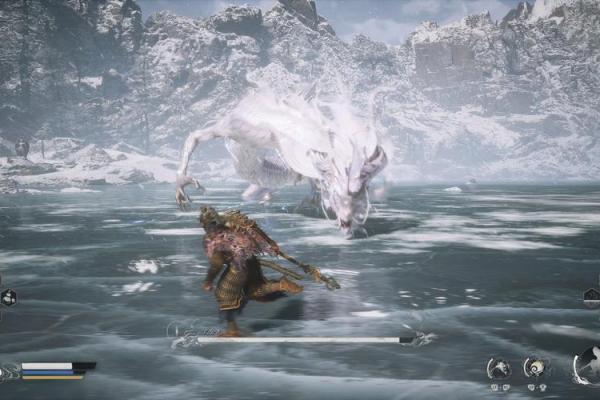Use the dark beast spell icon
Screen dimensions: 600x400
tap(498, 368)
